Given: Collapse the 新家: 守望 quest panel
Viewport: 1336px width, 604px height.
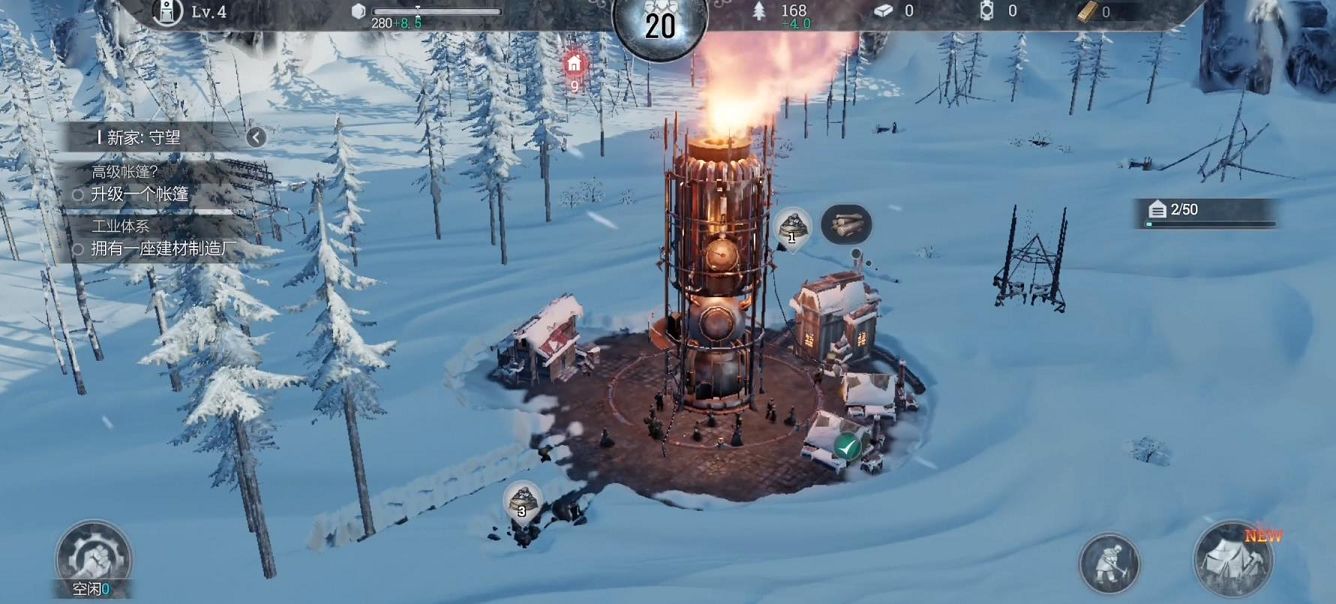Looking at the screenshot, I should point(256,137).
